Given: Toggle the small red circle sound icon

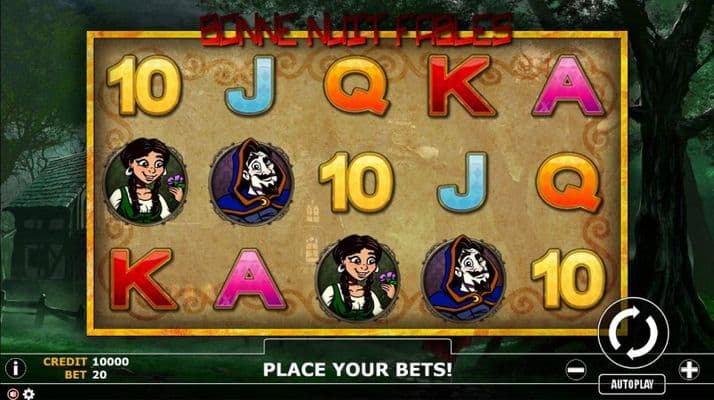Looking at the screenshot, I should click(12, 393).
